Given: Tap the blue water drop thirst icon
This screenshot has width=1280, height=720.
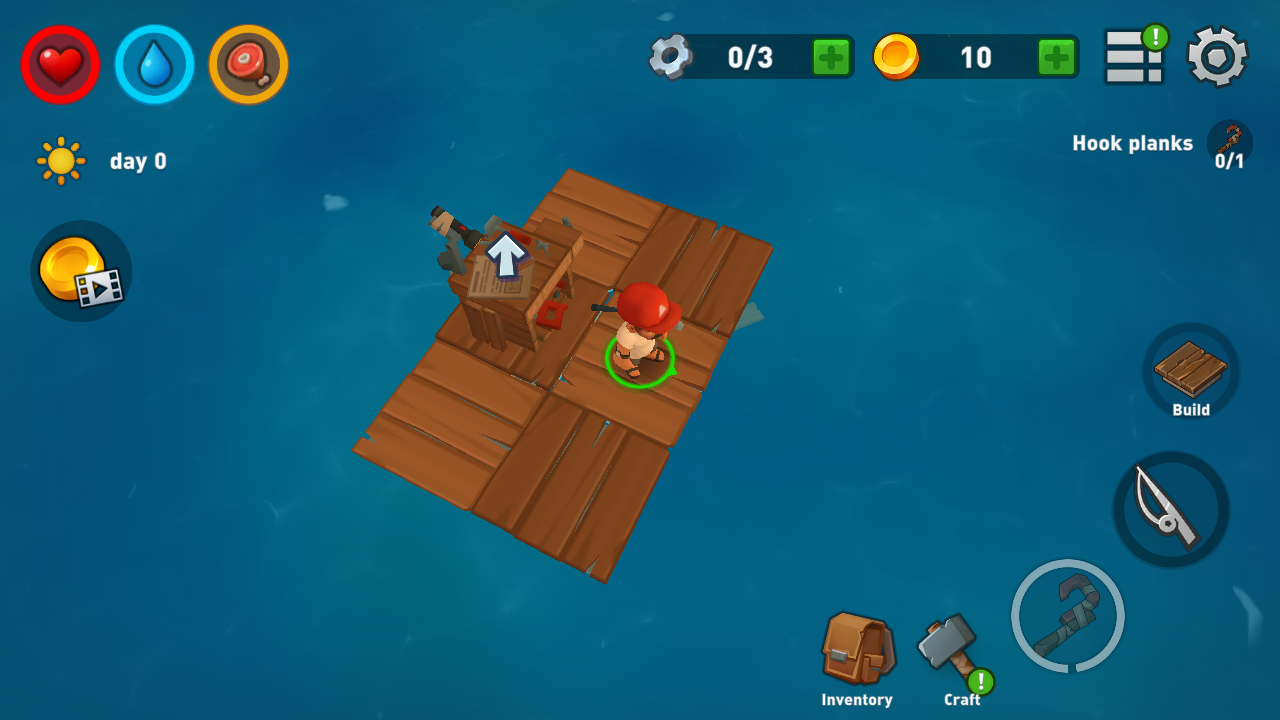Looking at the screenshot, I should [154, 65].
